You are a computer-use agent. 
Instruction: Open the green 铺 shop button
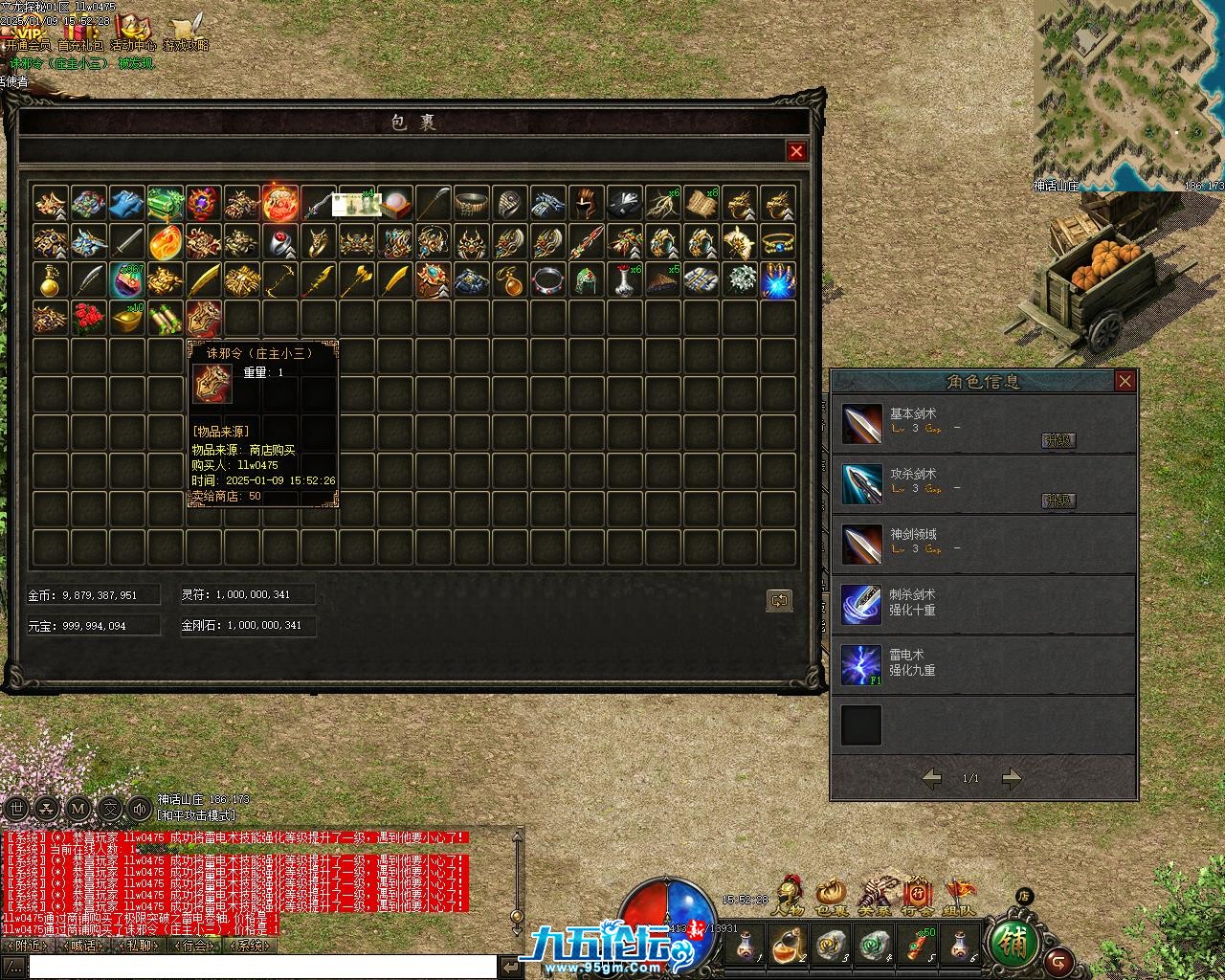click(x=1013, y=943)
